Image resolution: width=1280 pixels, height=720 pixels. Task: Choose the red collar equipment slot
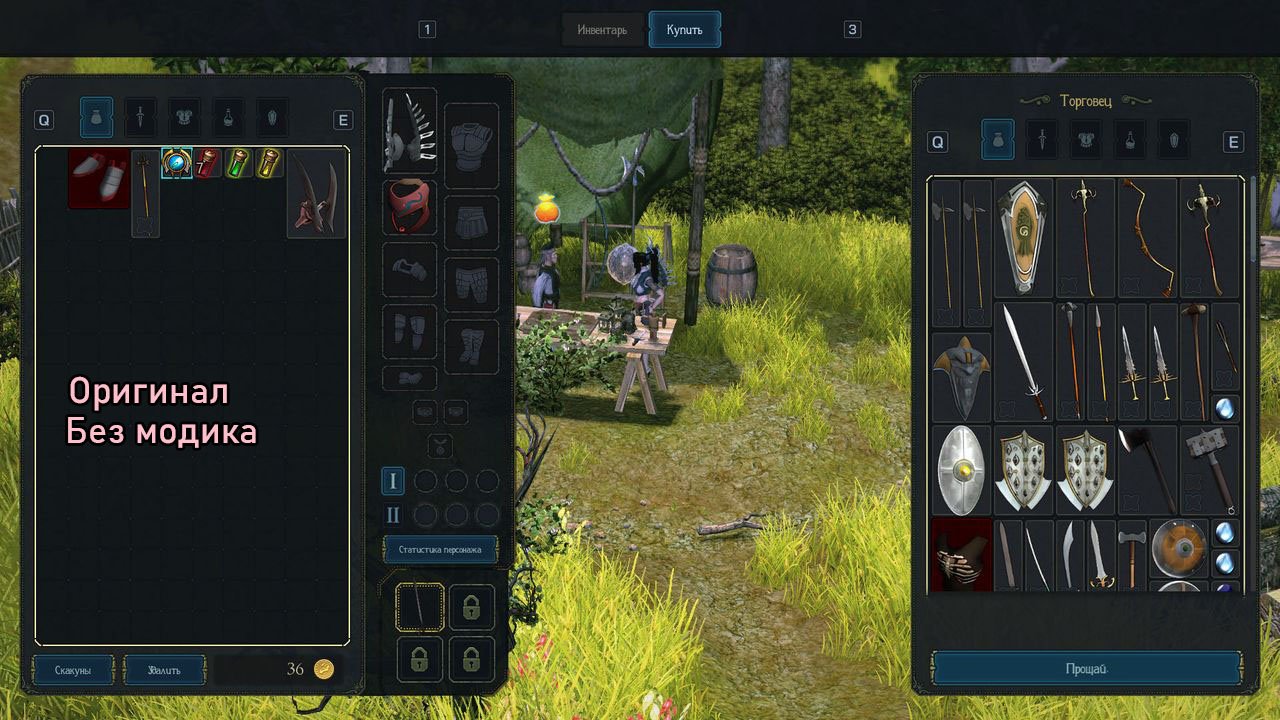(410, 207)
